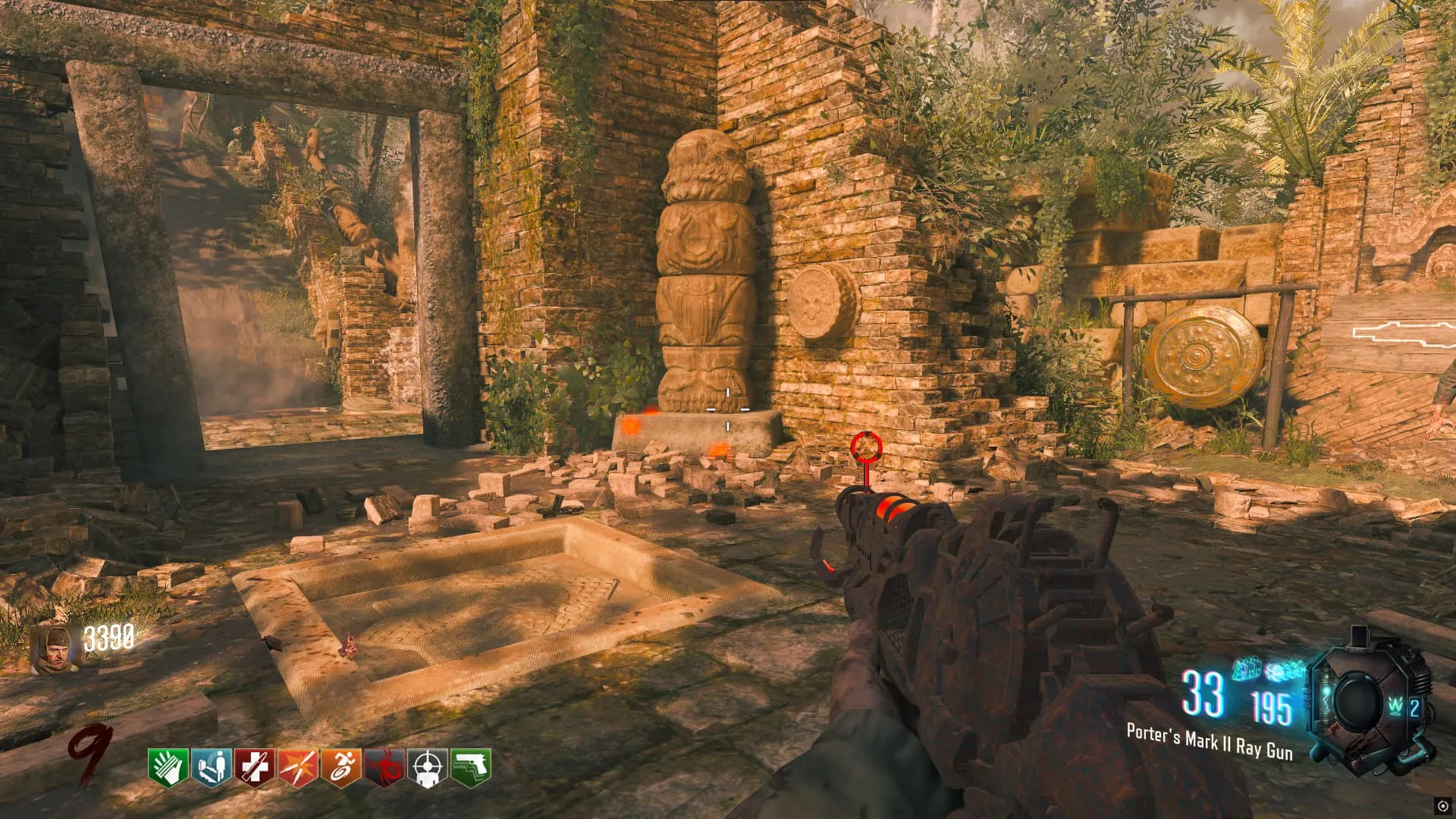Click the player character portrait
Viewport: 1456px width, 819px height.
click(56, 649)
